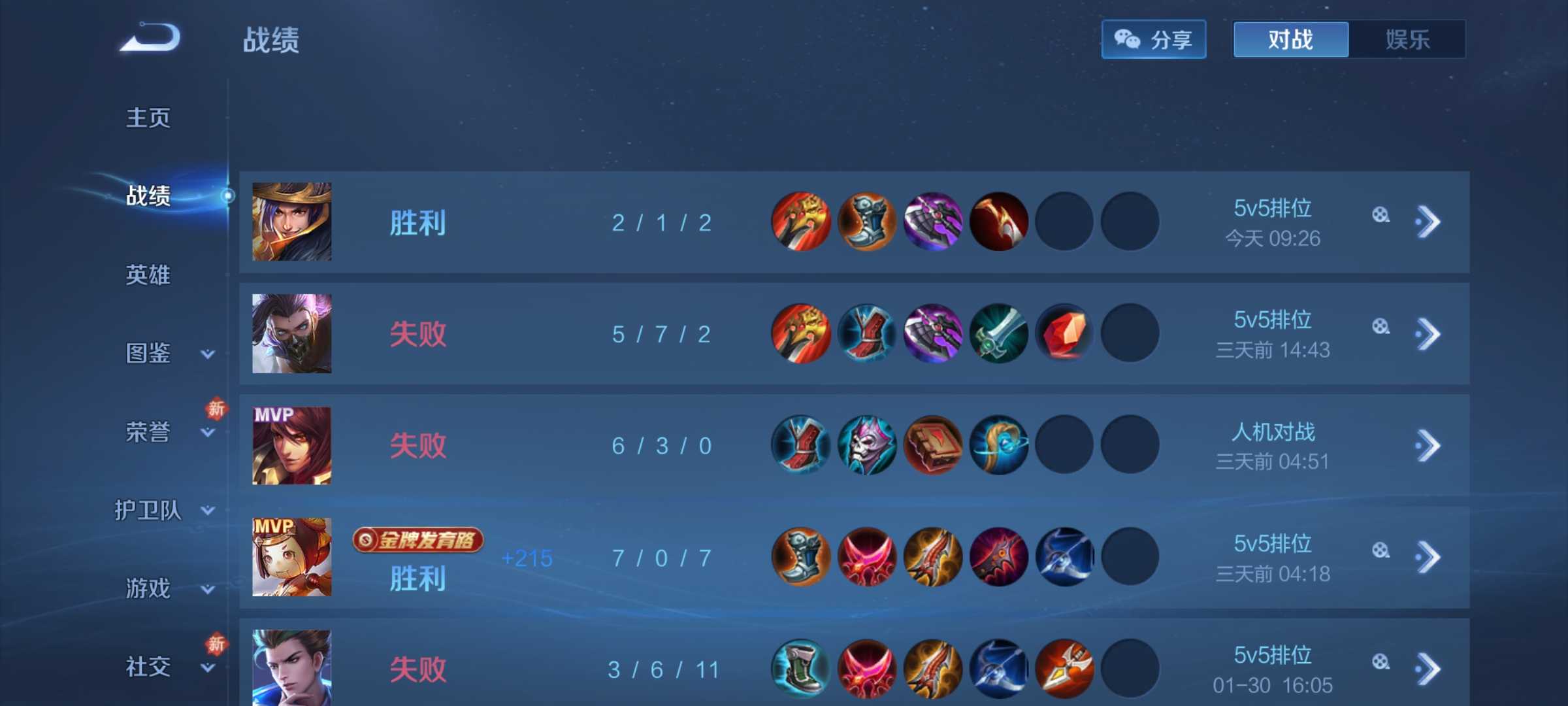Open the 英雄 sidebar page
This screenshot has height=706, width=1568.
pos(148,275)
